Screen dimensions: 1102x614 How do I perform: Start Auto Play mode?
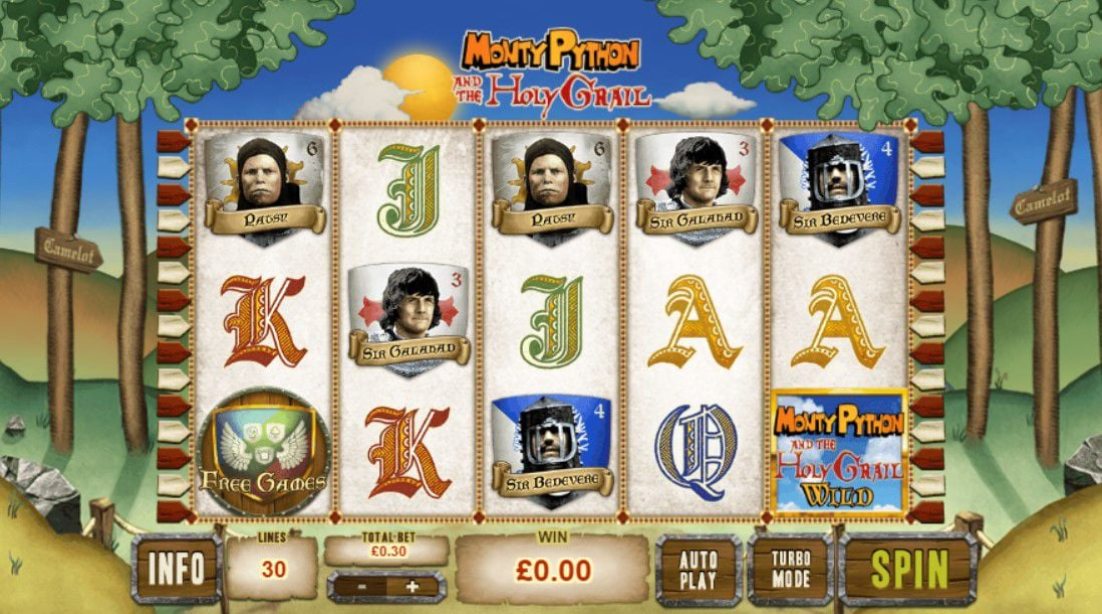tap(699, 569)
